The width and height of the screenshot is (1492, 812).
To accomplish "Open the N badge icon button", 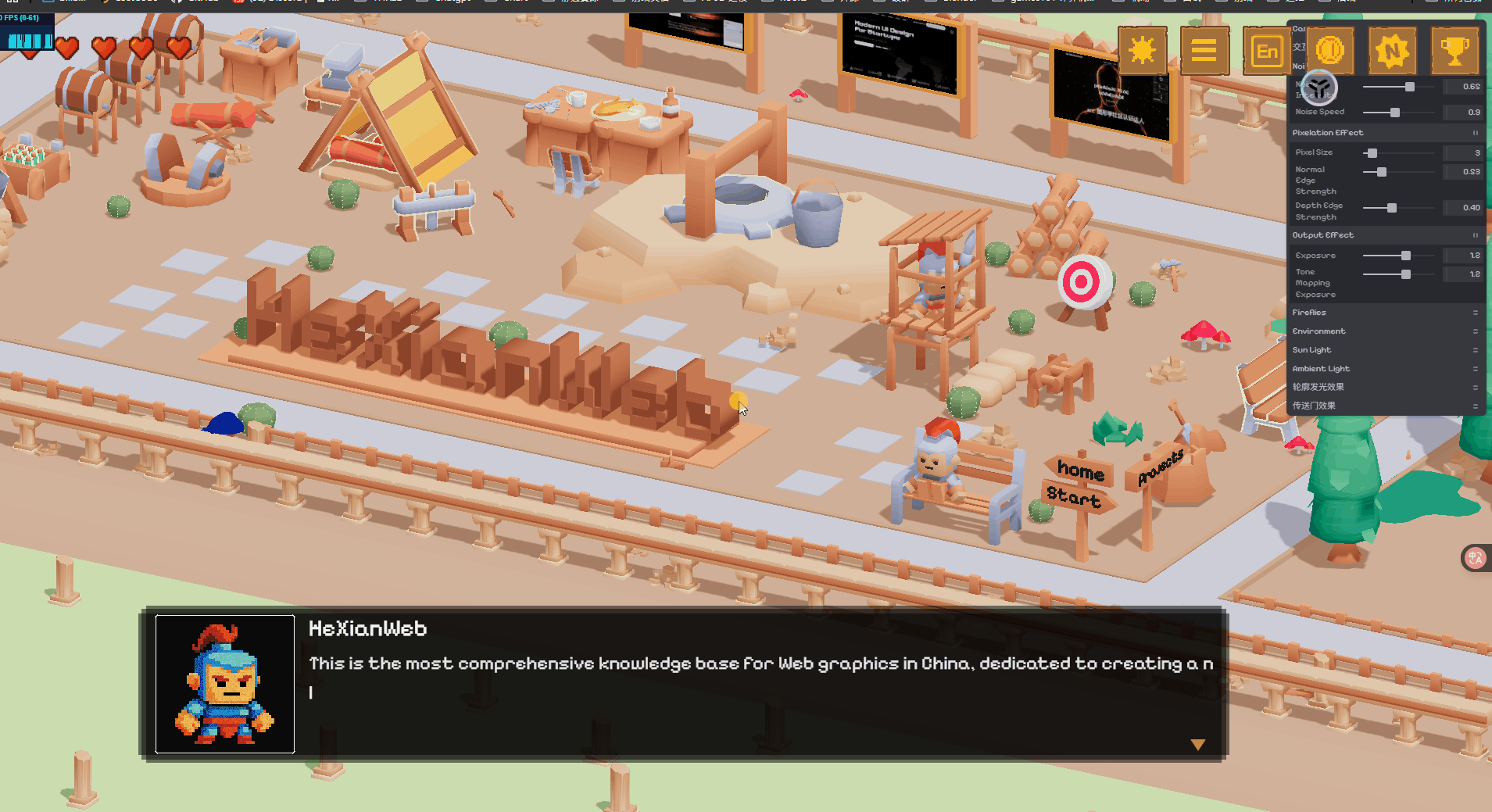I will (x=1392, y=51).
